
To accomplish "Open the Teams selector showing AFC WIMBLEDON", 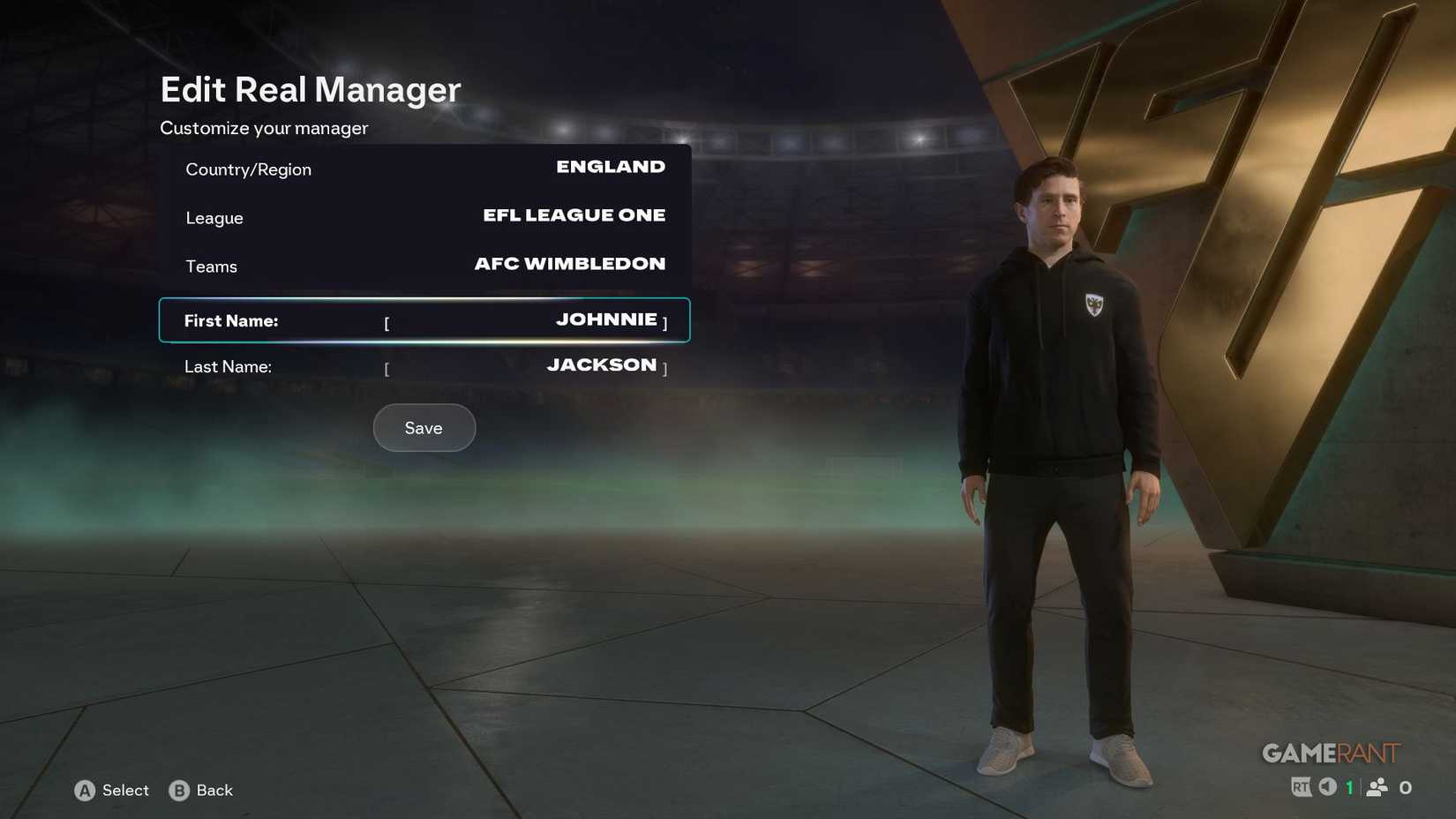I will point(569,263).
